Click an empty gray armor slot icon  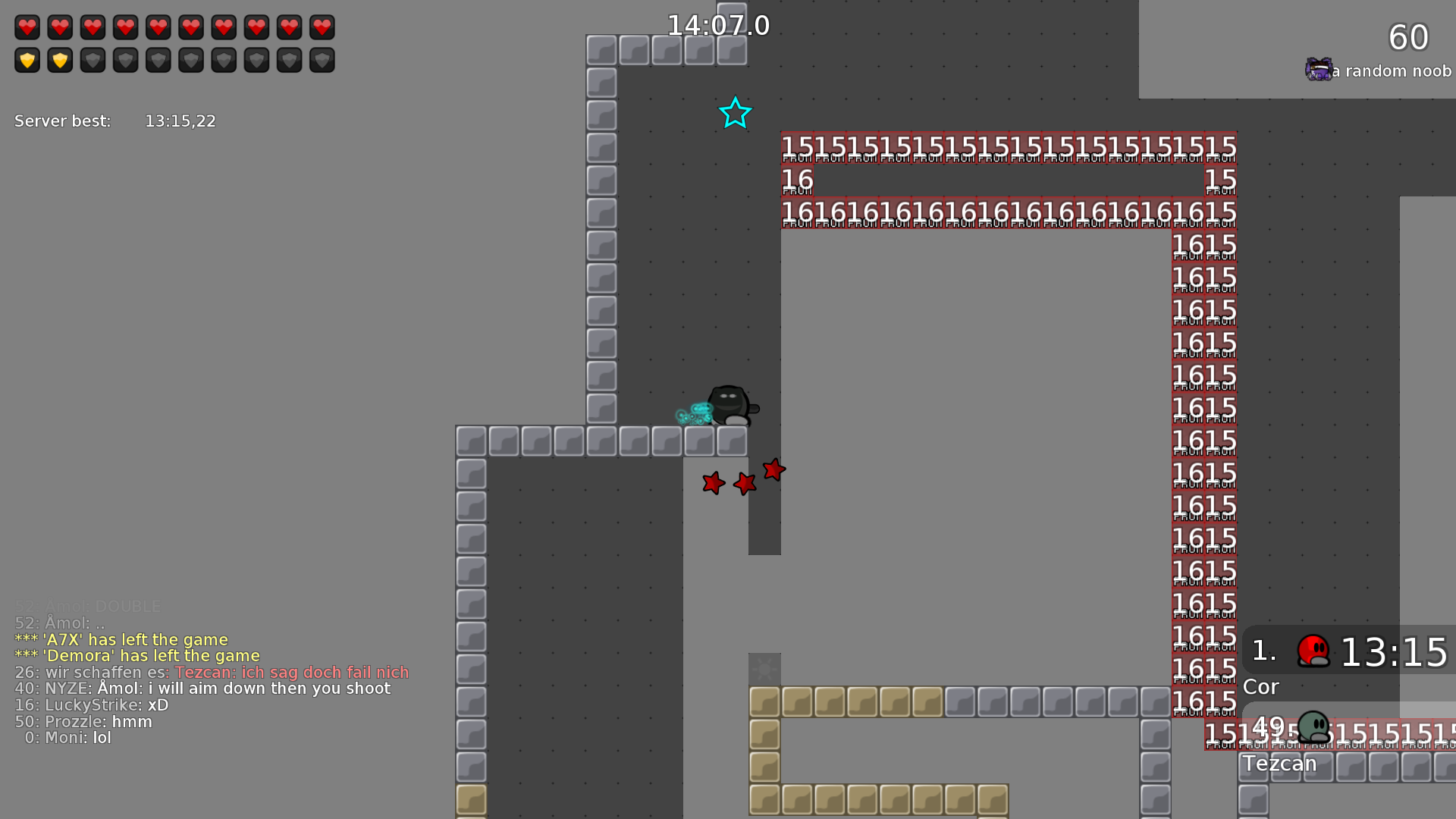(x=93, y=59)
